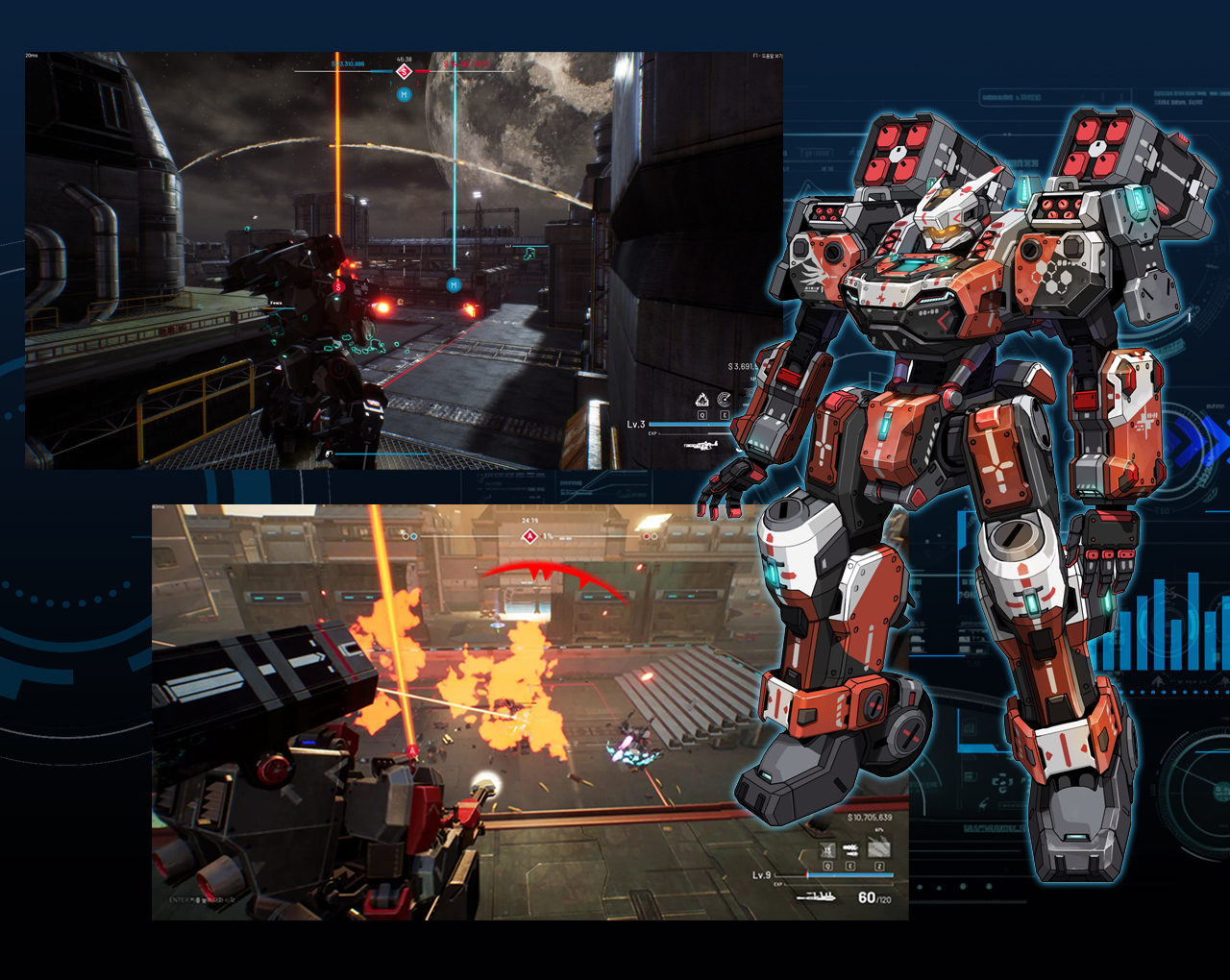This screenshot has width=1230, height=980.
Task: Select the rifle weapon icon beside Lv.3
Action: tap(701, 446)
